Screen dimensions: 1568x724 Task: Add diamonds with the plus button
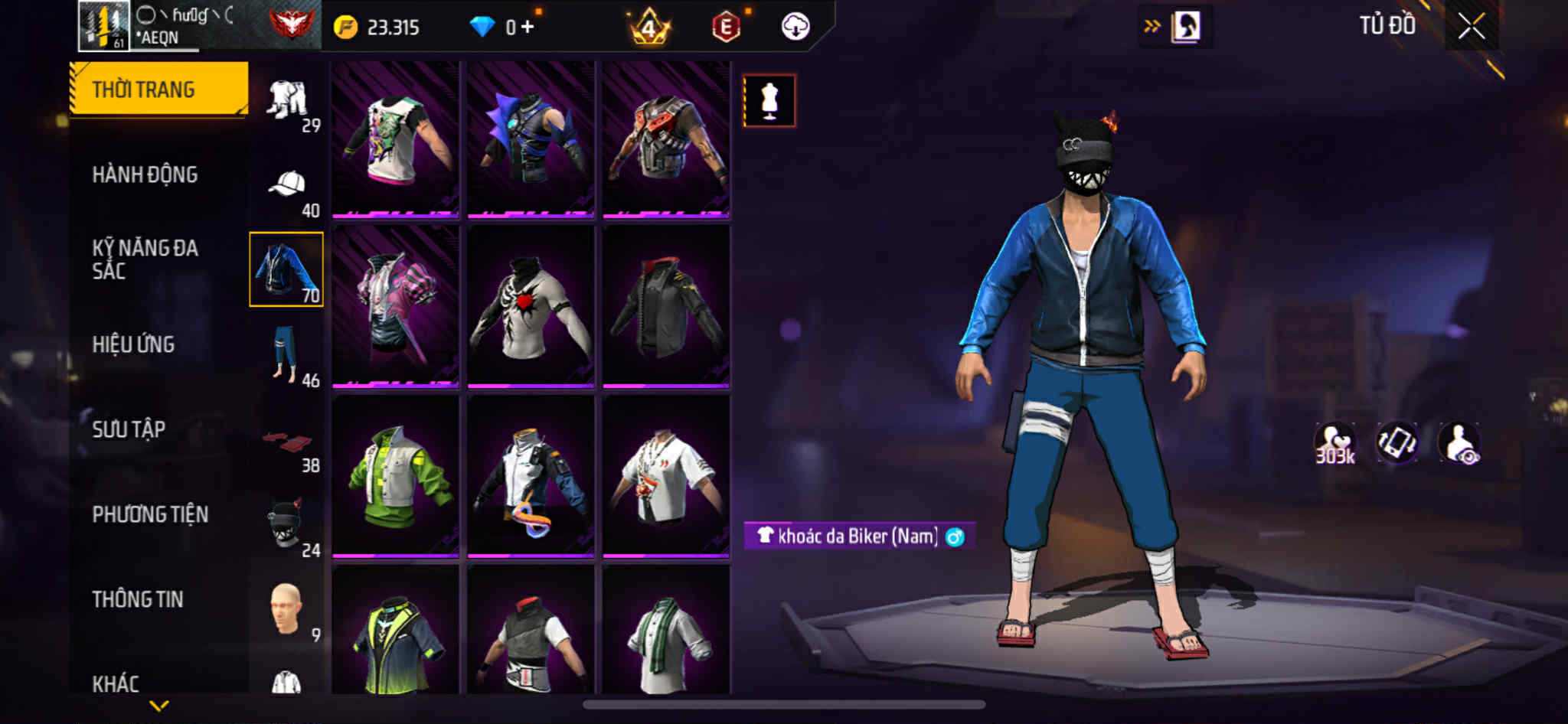tap(528, 27)
